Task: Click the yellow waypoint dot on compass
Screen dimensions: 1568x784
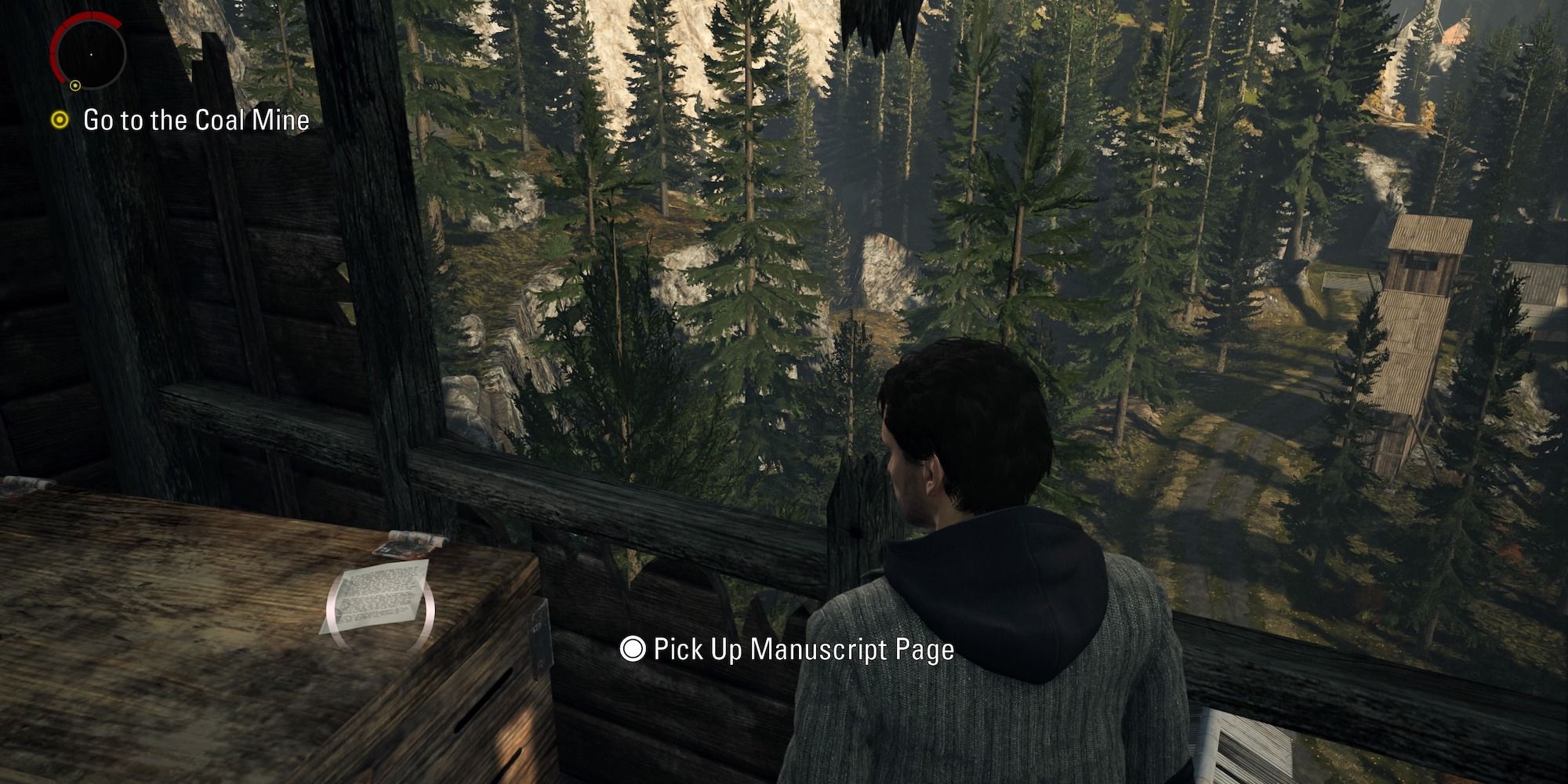Action: pyautogui.click(x=75, y=85)
